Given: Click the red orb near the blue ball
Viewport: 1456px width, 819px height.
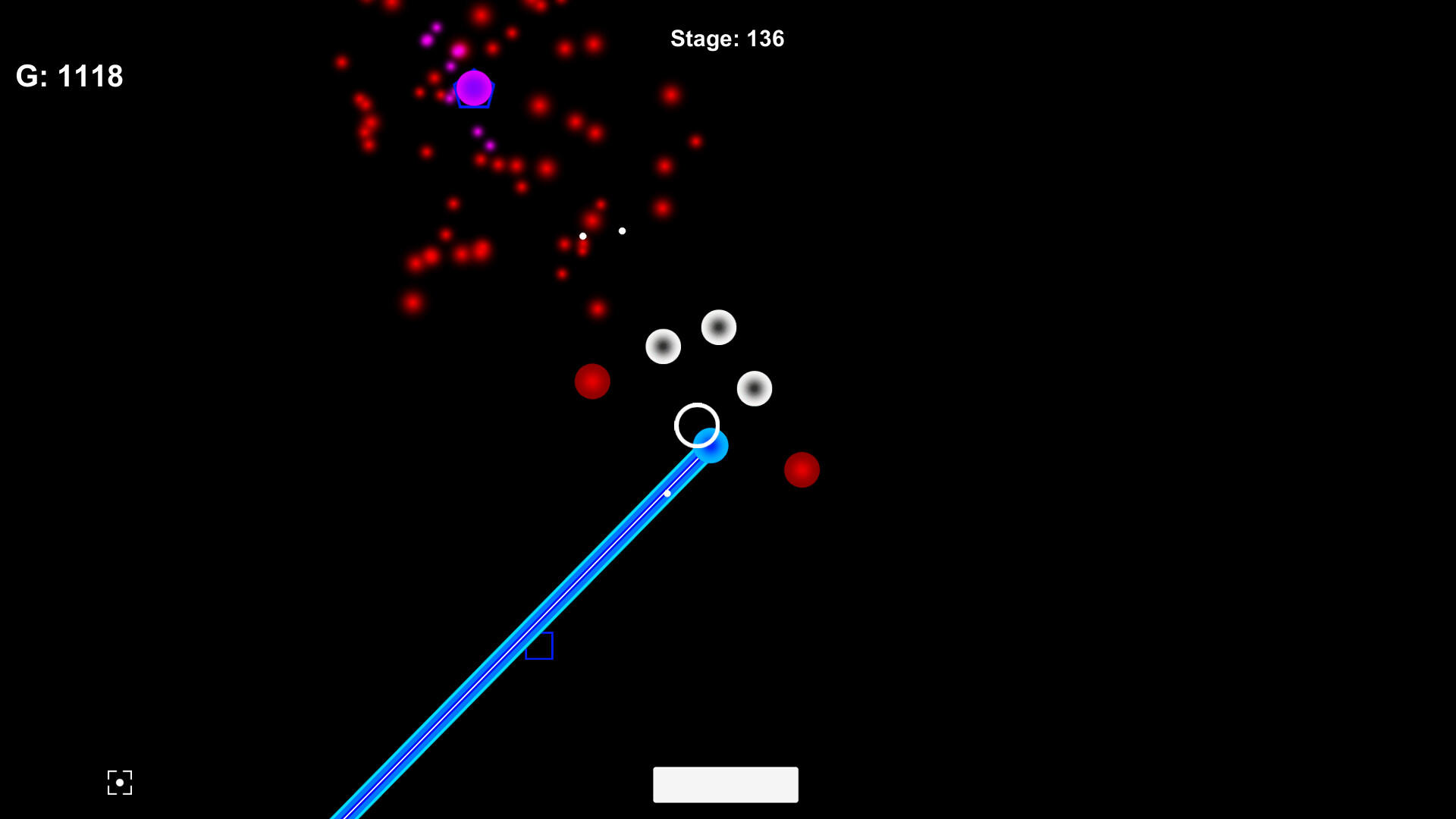Looking at the screenshot, I should (x=802, y=470).
